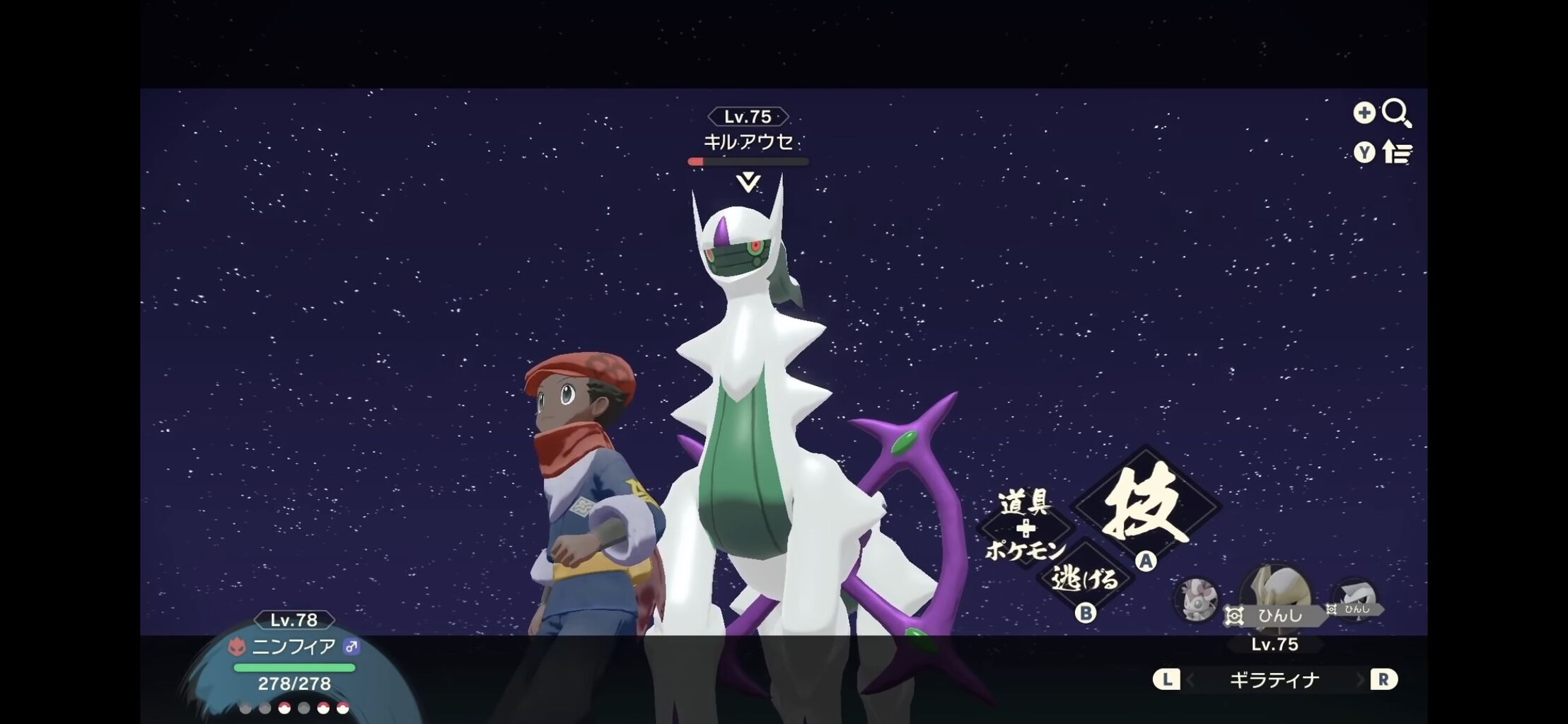Click the plus camera zoom-in icon

coord(1364,112)
